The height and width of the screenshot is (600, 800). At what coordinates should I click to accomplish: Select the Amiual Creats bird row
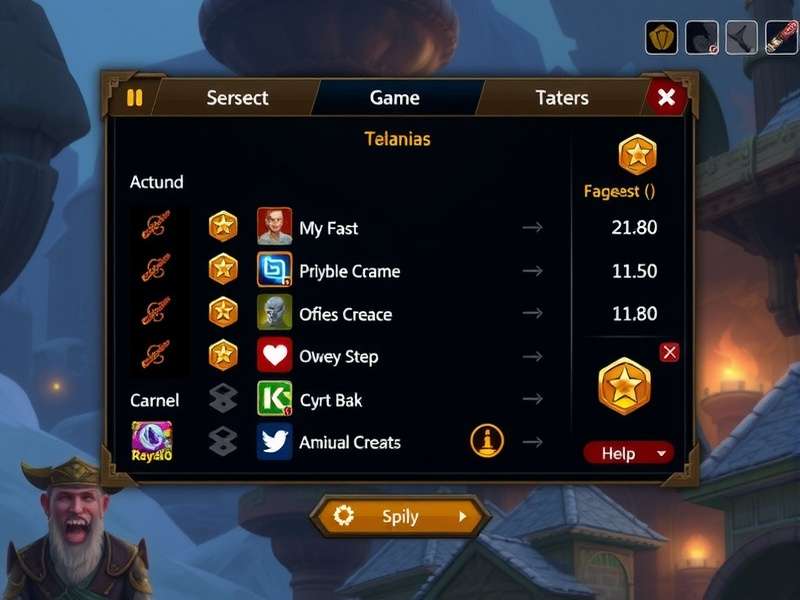coord(349,442)
